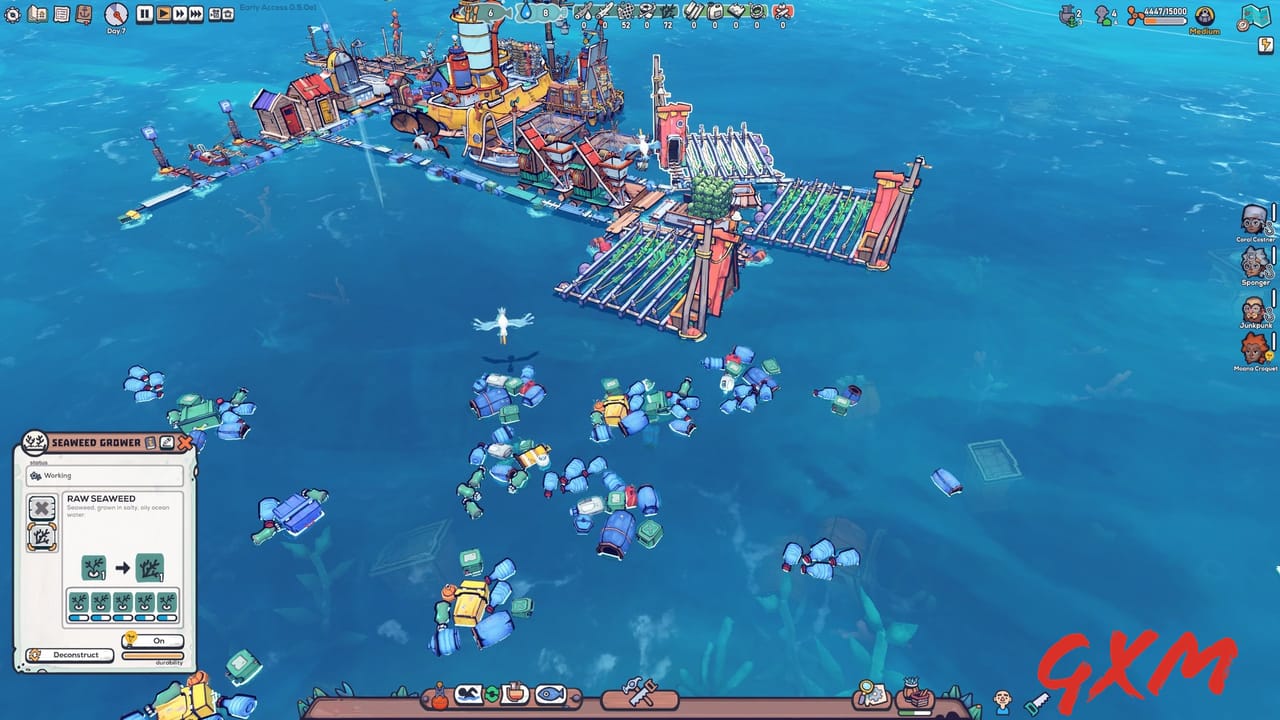The image size is (1280, 720).
Task: Open the anchor-marked town log icon
Action: pyautogui.click(x=84, y=14)
